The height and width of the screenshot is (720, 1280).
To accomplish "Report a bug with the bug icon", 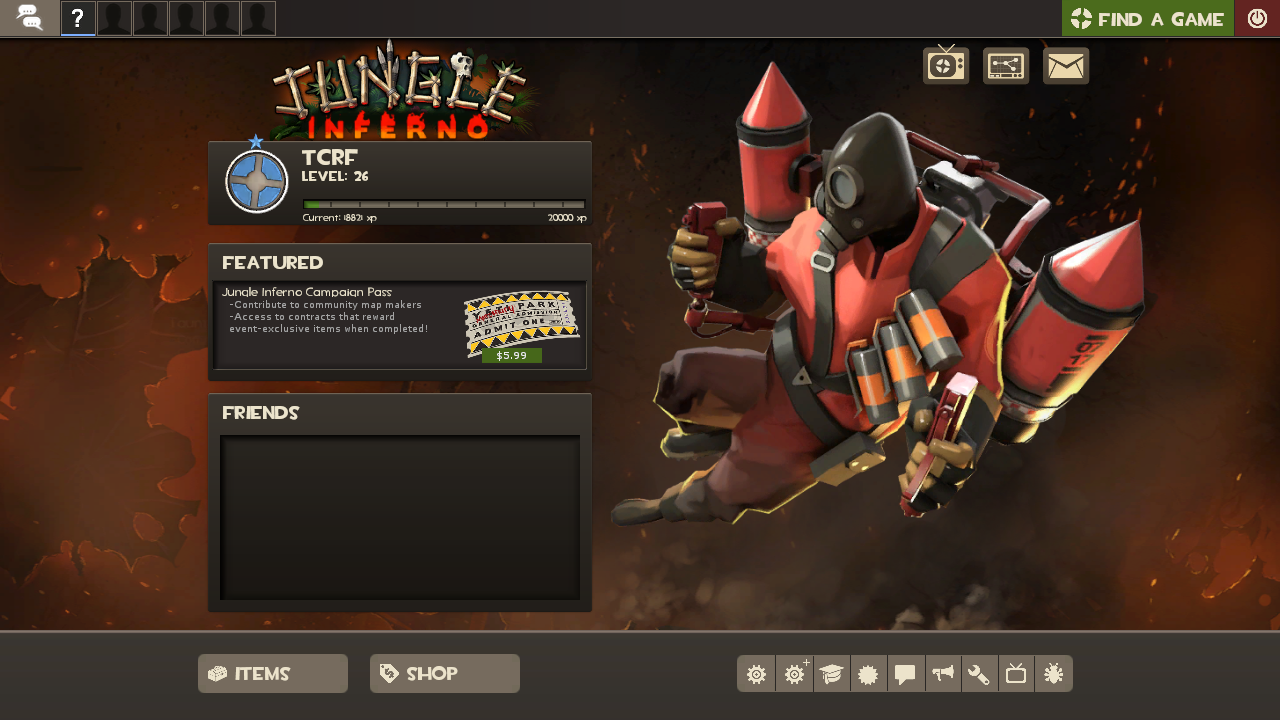I will coord(1053,674).
